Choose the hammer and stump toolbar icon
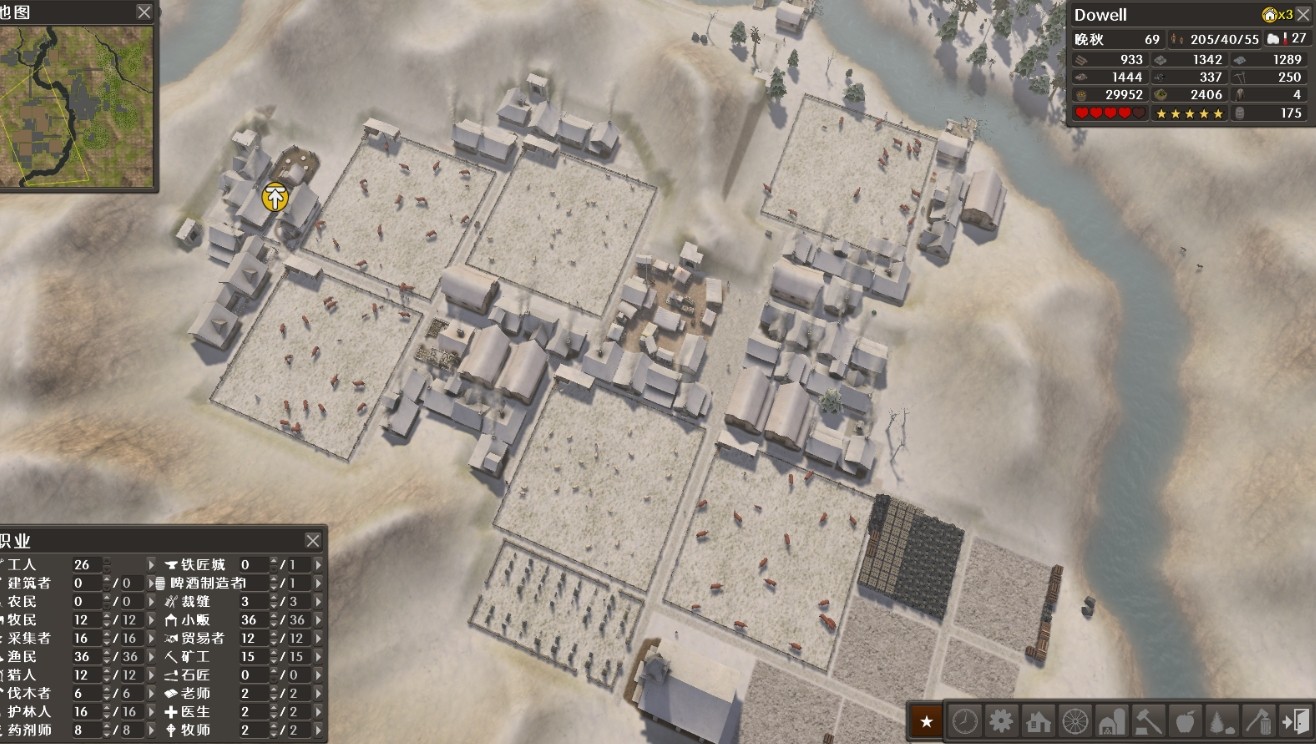 pos(1148,720)
